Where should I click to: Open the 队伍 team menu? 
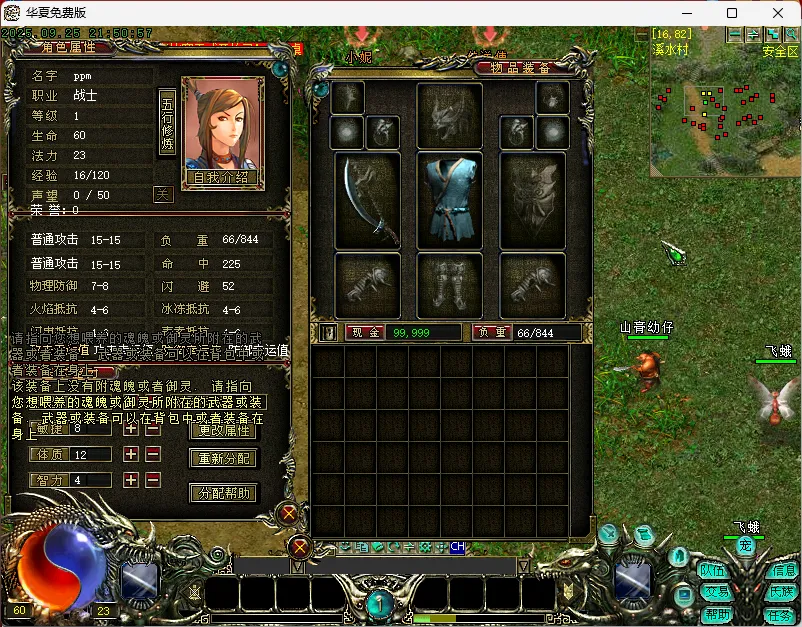tap(712, 570)
